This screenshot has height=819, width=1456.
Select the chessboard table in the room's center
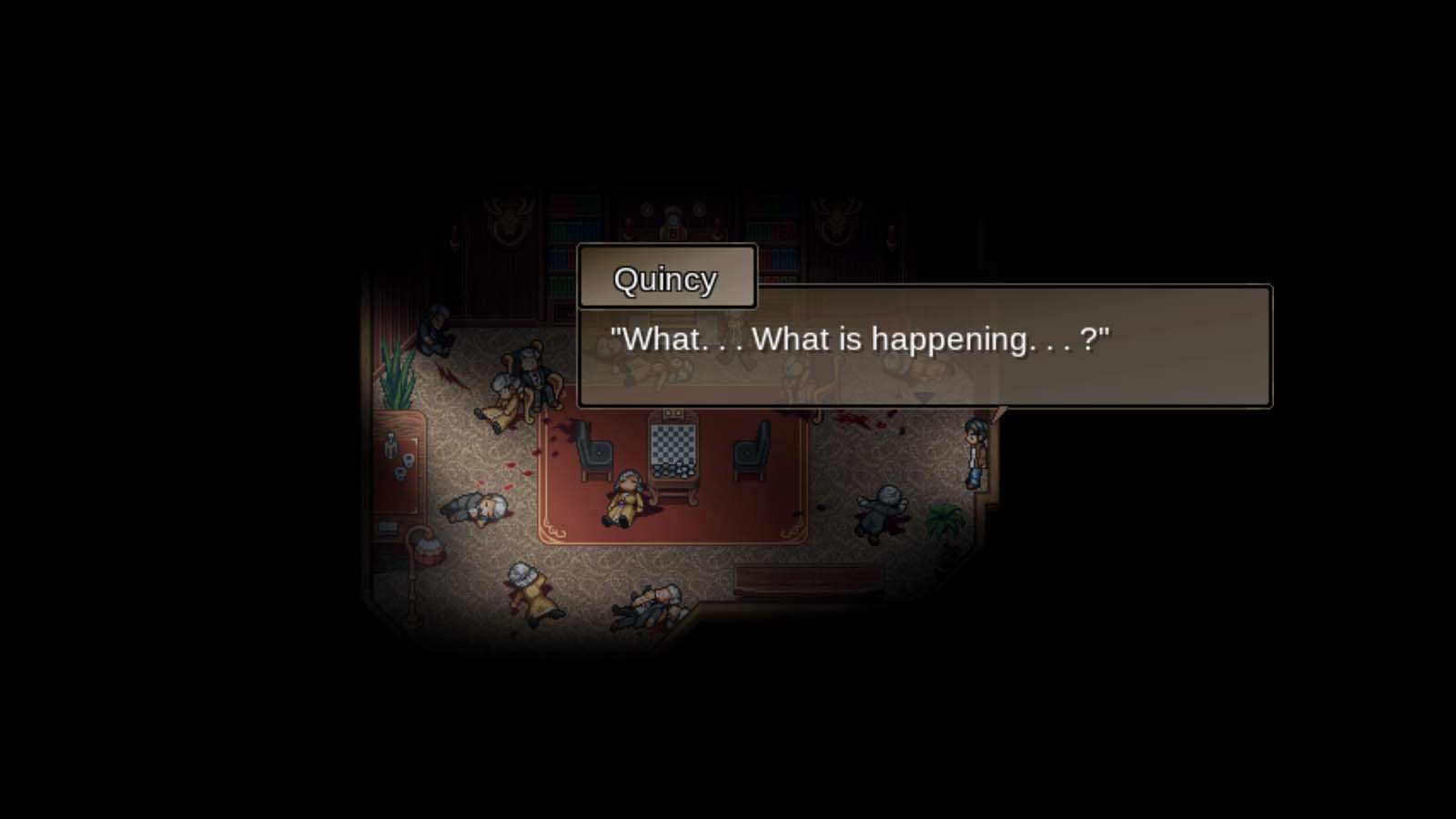point(672,444)
